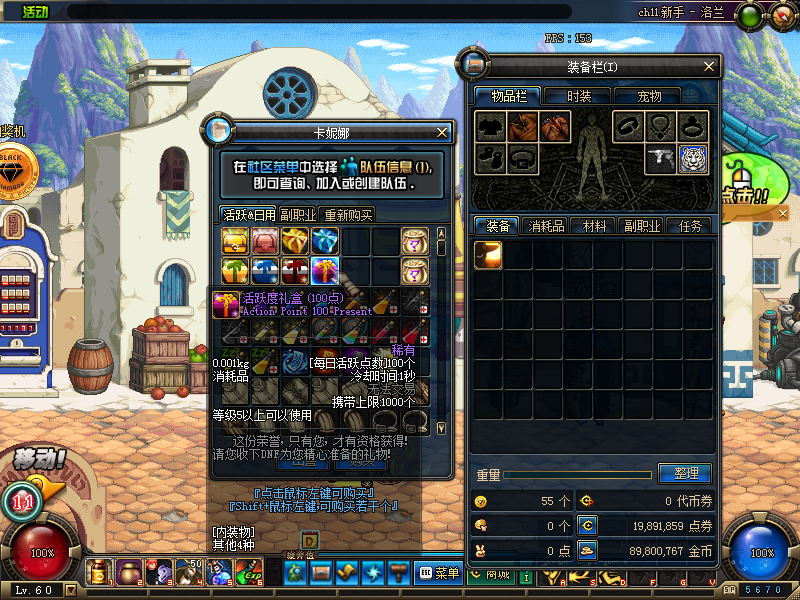Close the 卡妮娜 shop window
Image resolution: width=800 pixels, height=600 pixels.
tap(443, 132)
